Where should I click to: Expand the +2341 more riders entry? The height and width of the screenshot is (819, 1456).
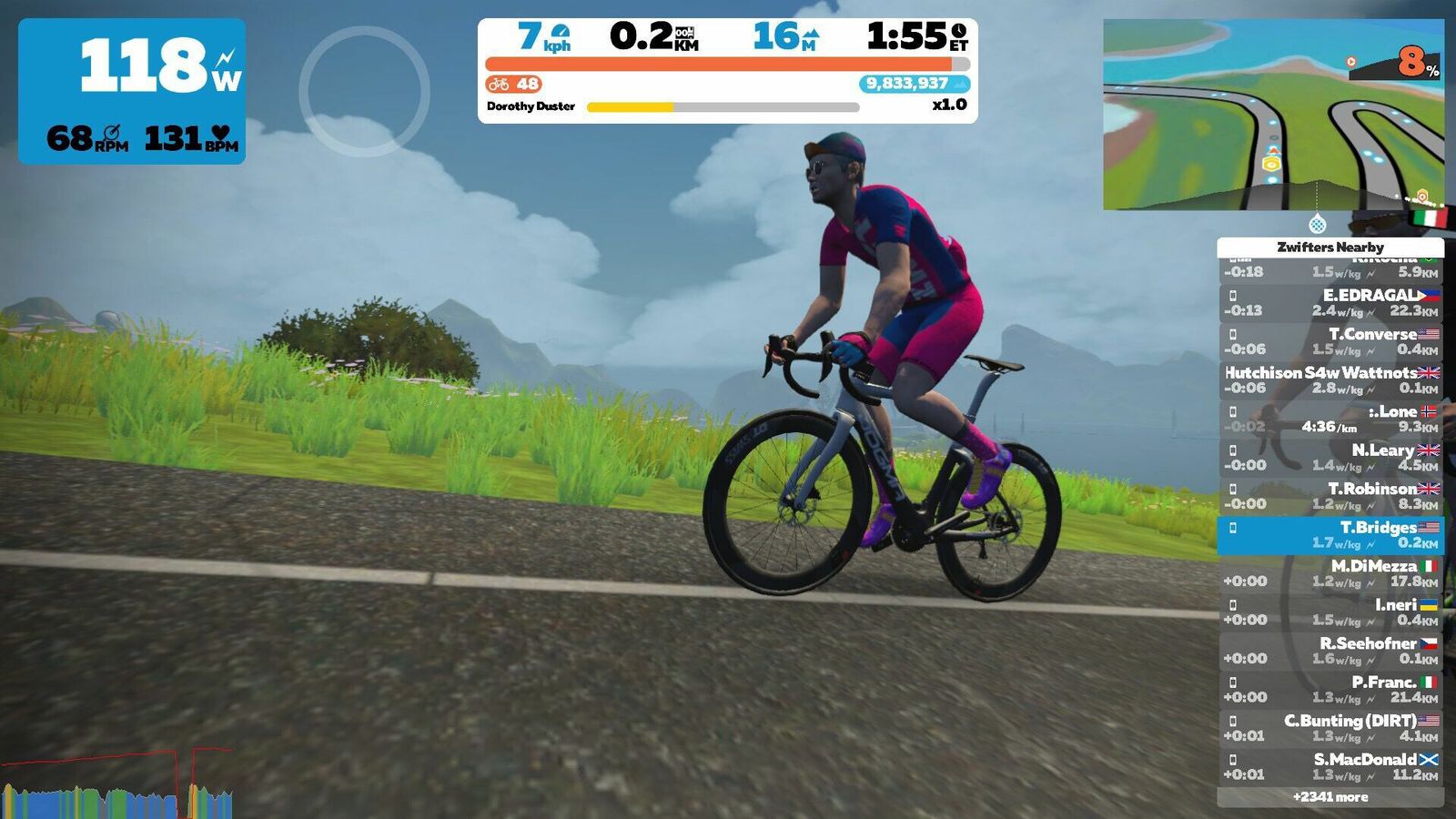coord(1330,797)
